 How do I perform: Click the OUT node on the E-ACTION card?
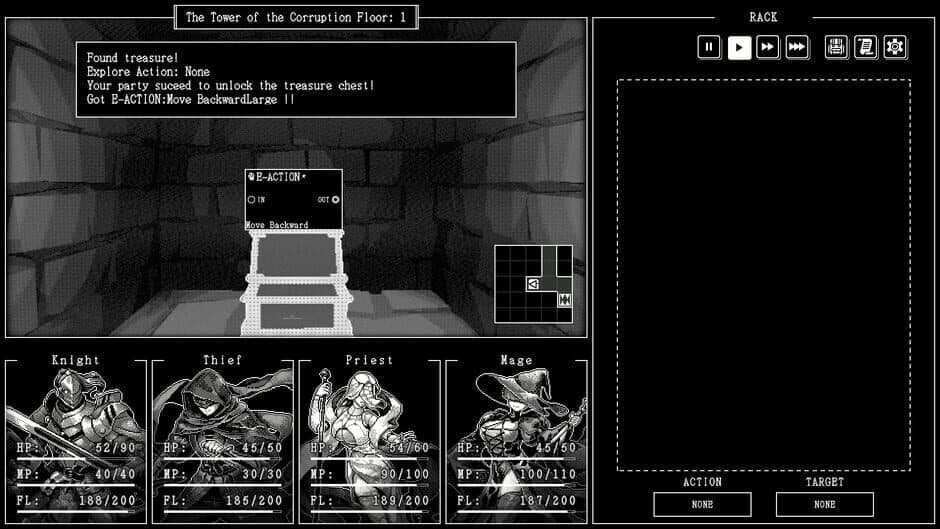(335, 200)
